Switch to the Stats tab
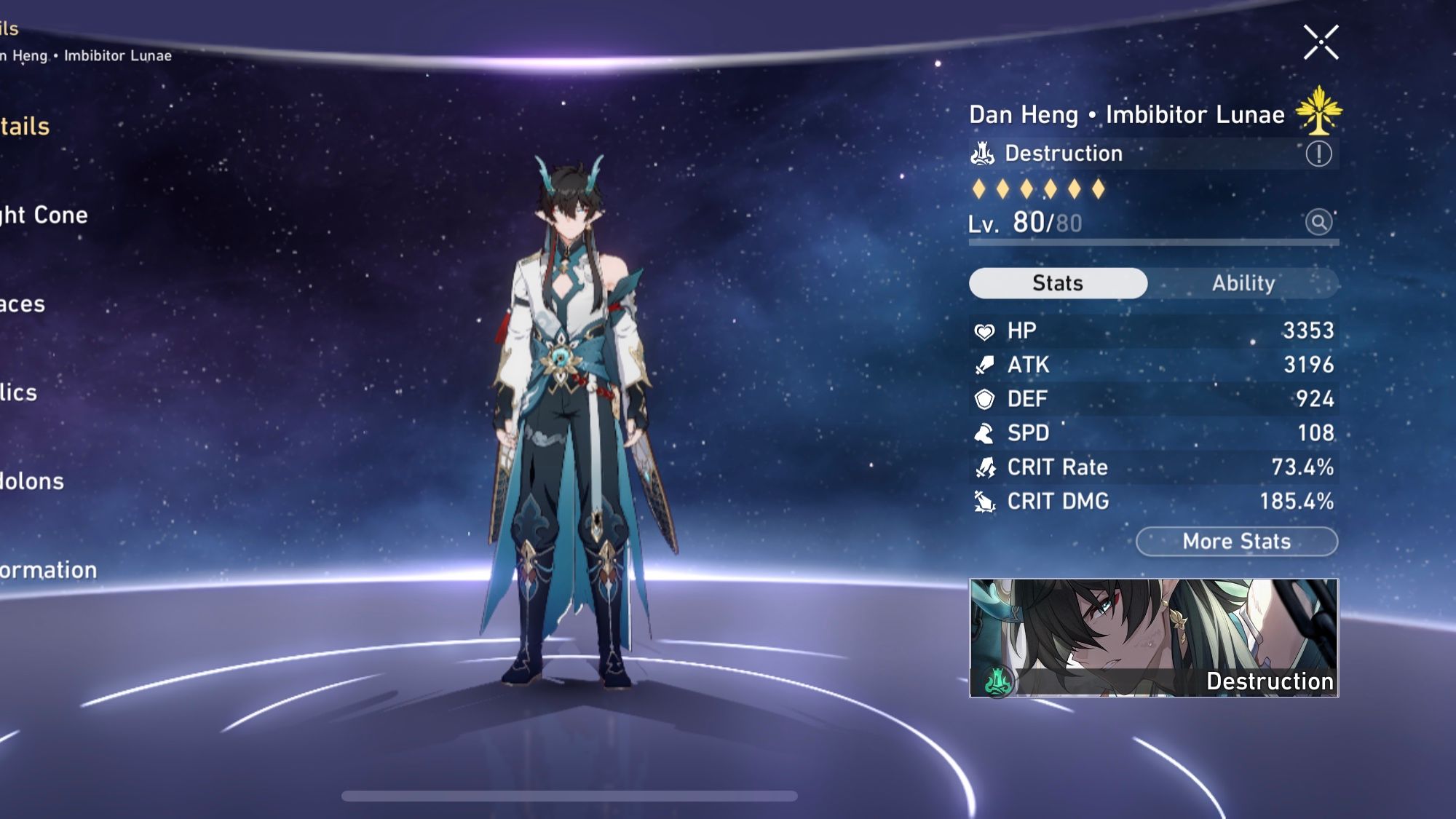Image resolution: width=1456 pixels, height=819 pixels. click(x=1057, y=283)
